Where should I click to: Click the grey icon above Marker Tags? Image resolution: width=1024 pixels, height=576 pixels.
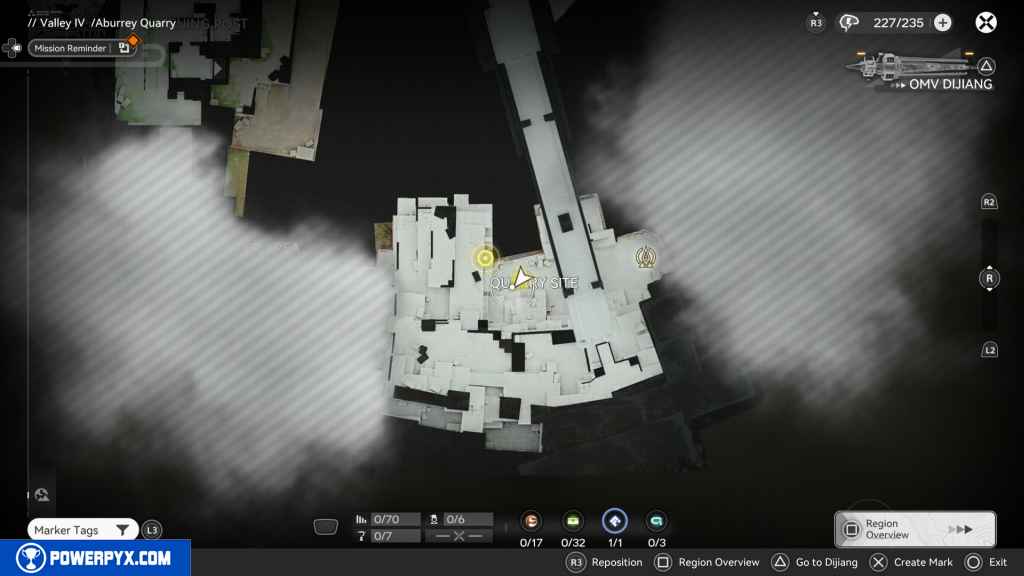pyautogui.click(x=43, y=494)
